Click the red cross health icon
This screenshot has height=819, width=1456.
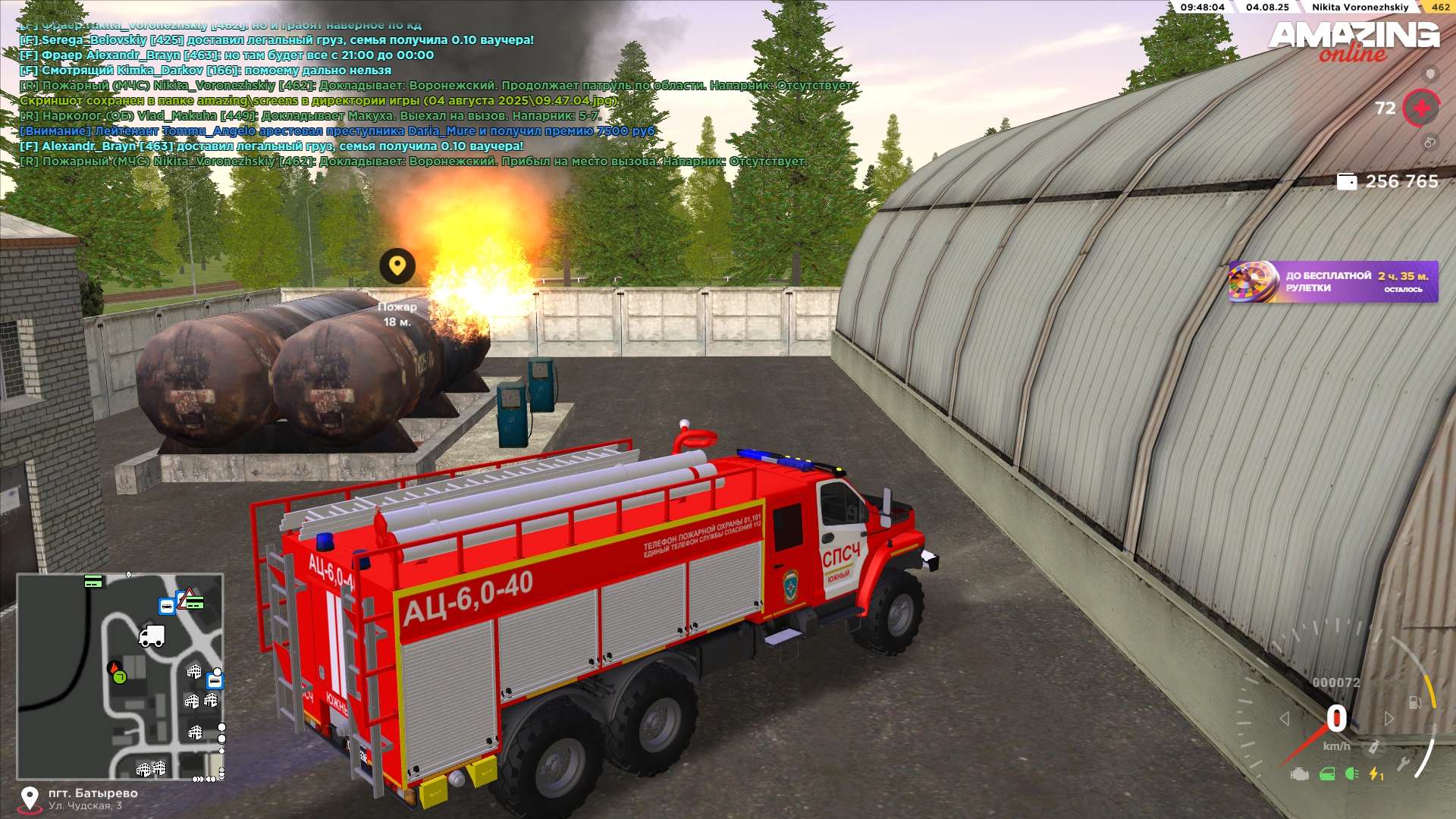click(x=1421, y=108)
